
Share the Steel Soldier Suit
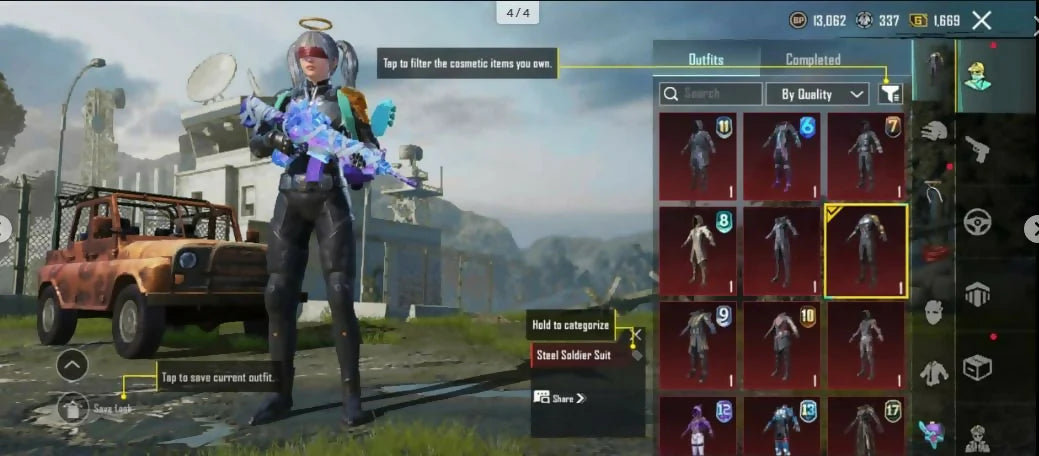coord(560,398)
